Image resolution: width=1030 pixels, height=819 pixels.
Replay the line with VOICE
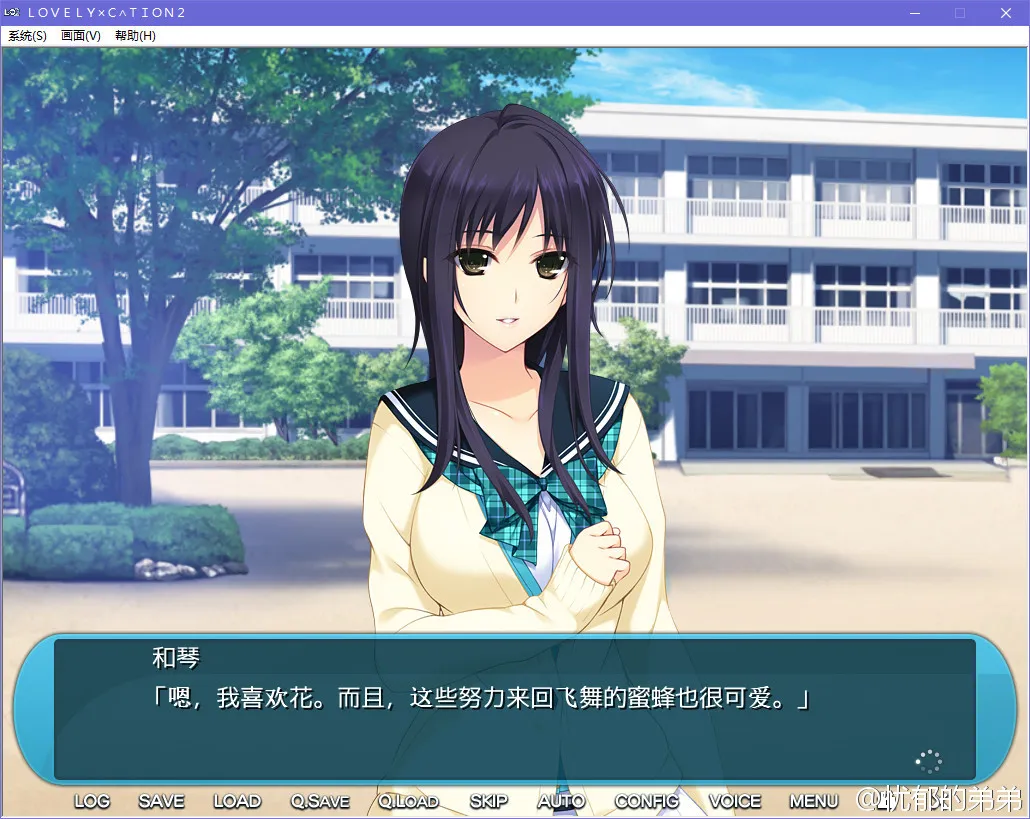735,801
